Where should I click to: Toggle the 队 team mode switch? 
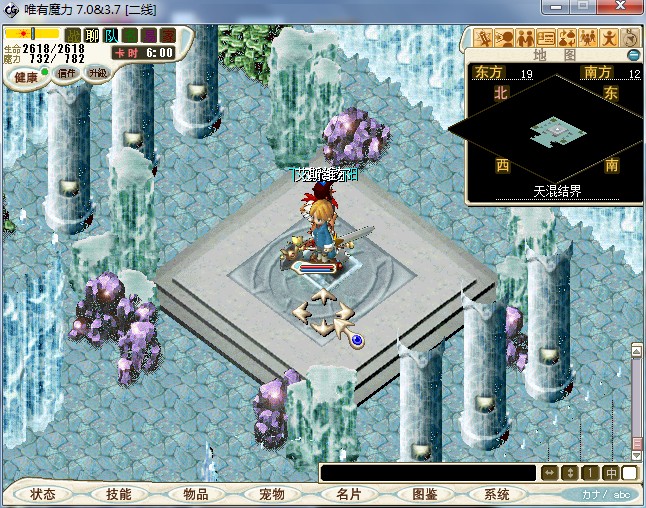(x=111, y=36)
